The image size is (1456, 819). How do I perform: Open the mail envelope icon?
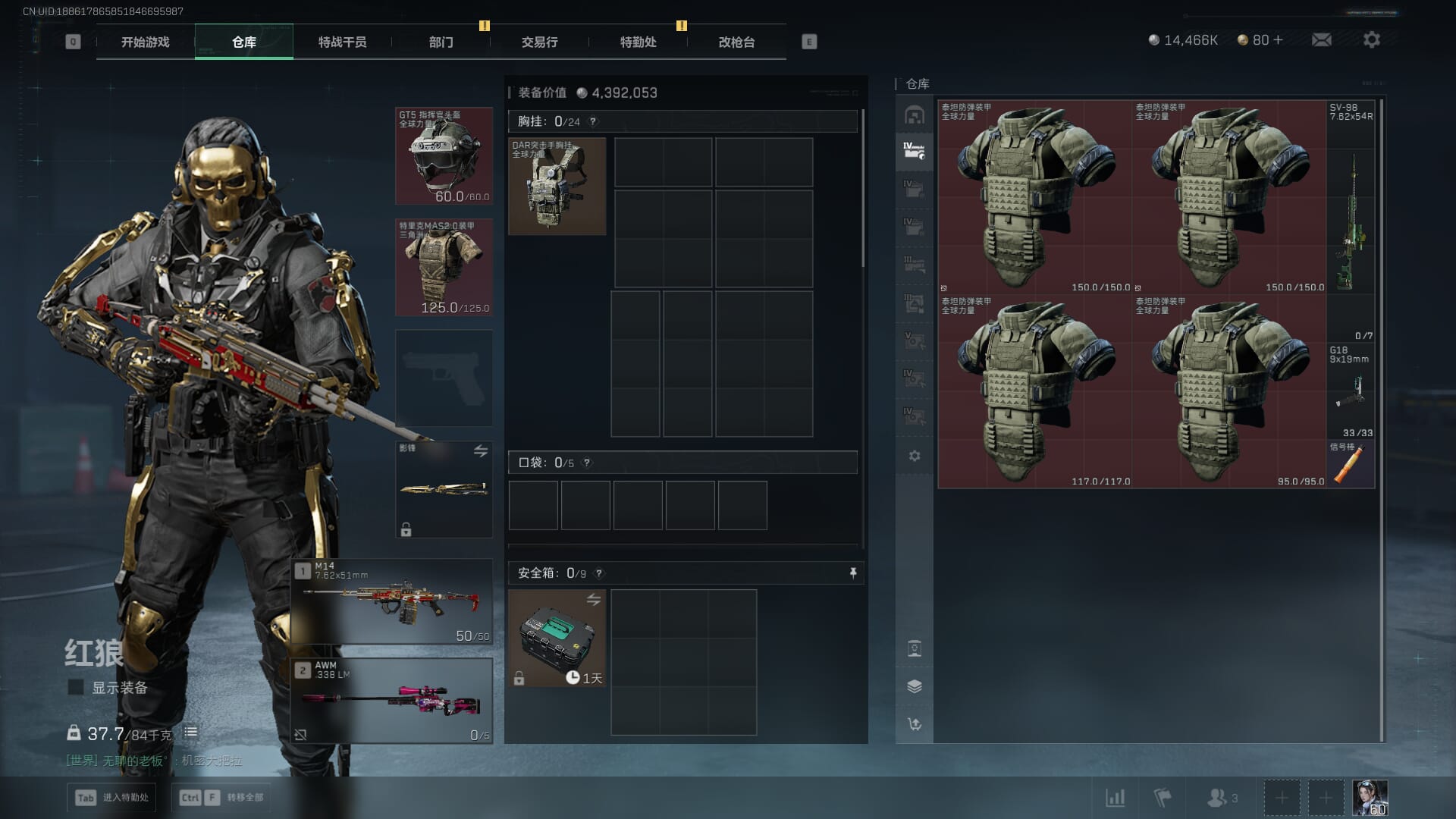click(1321, 39)
